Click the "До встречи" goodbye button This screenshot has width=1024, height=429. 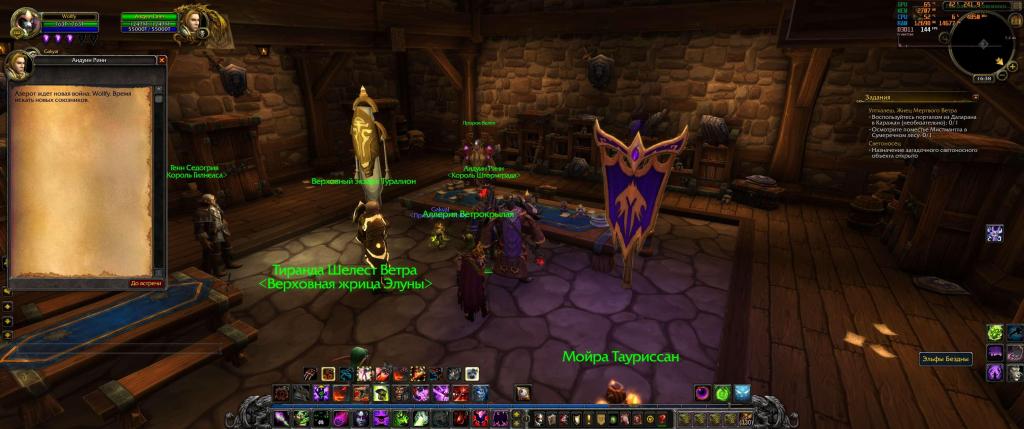tap(146, 283)
